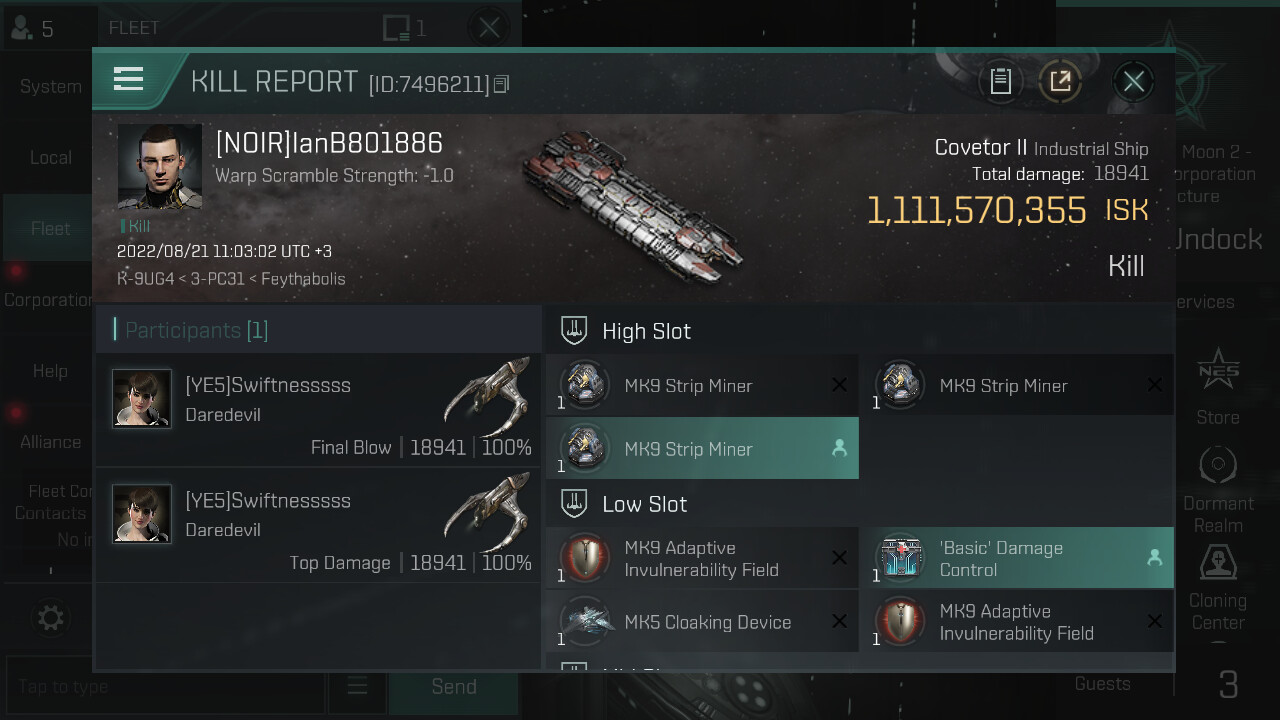Select the Final Blow participant row
Image resolution: width=1280 pixels, height=720 pixels.
pyautogui.click(x=318, y=410)
